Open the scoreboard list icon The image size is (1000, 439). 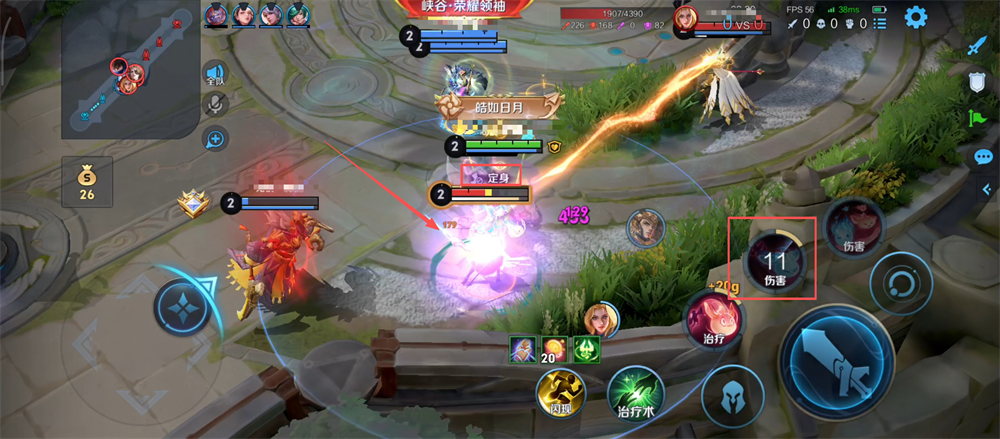pyautogui.click(x=880, y=24)
